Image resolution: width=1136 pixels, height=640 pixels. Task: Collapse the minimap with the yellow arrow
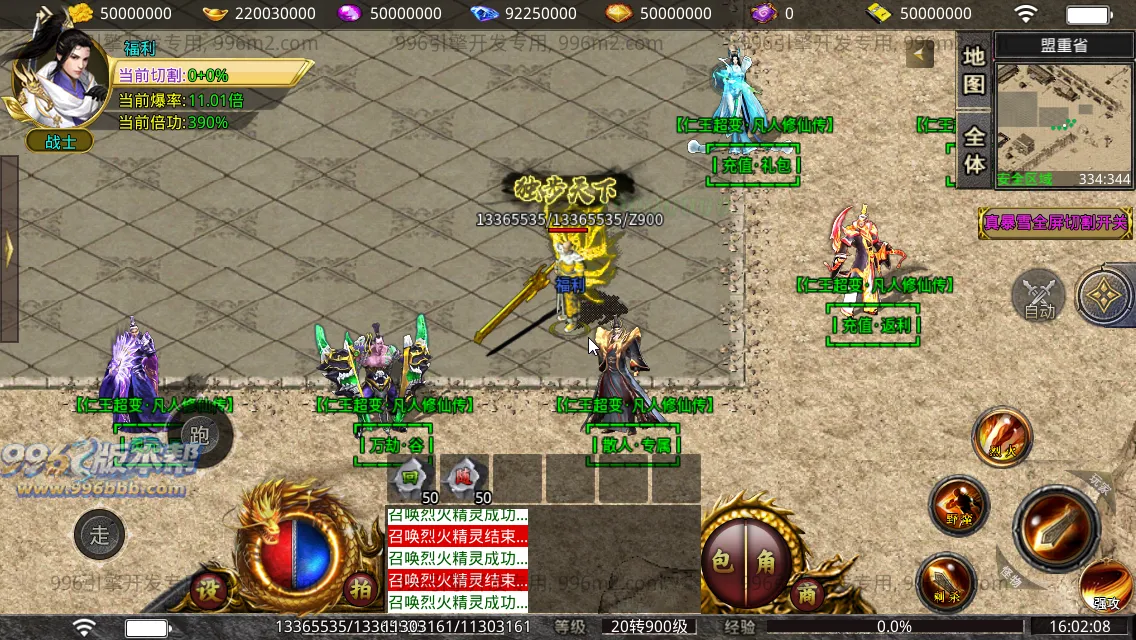click(920, 54)
